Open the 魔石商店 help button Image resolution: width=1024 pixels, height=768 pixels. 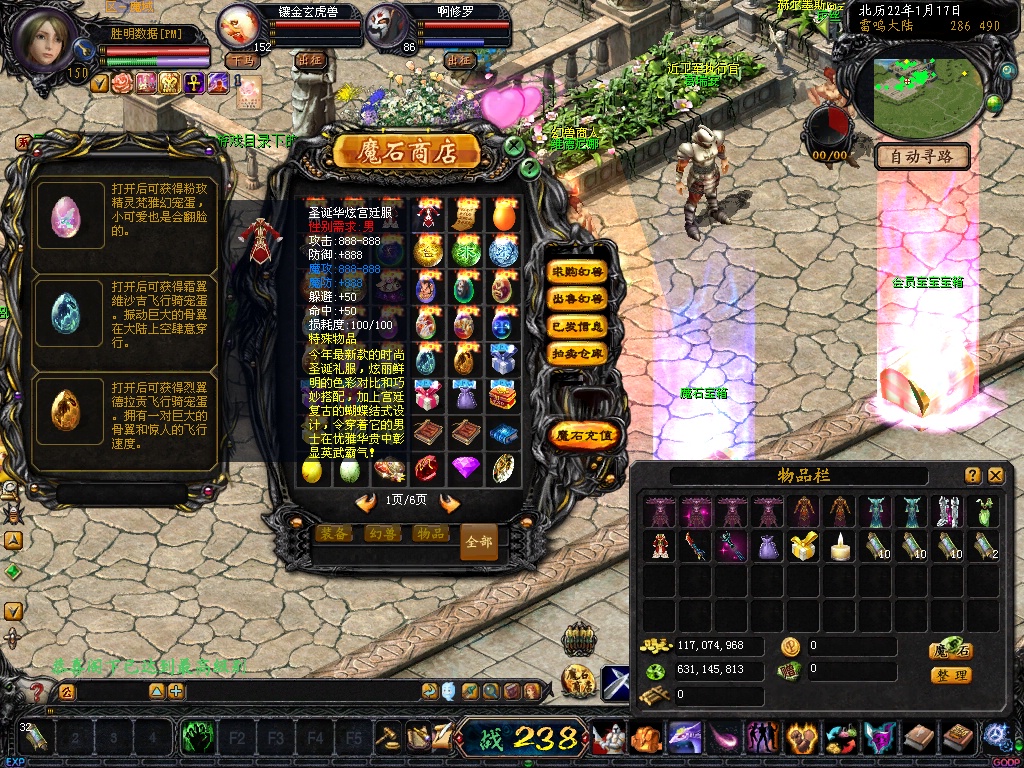tap(530, 168)
